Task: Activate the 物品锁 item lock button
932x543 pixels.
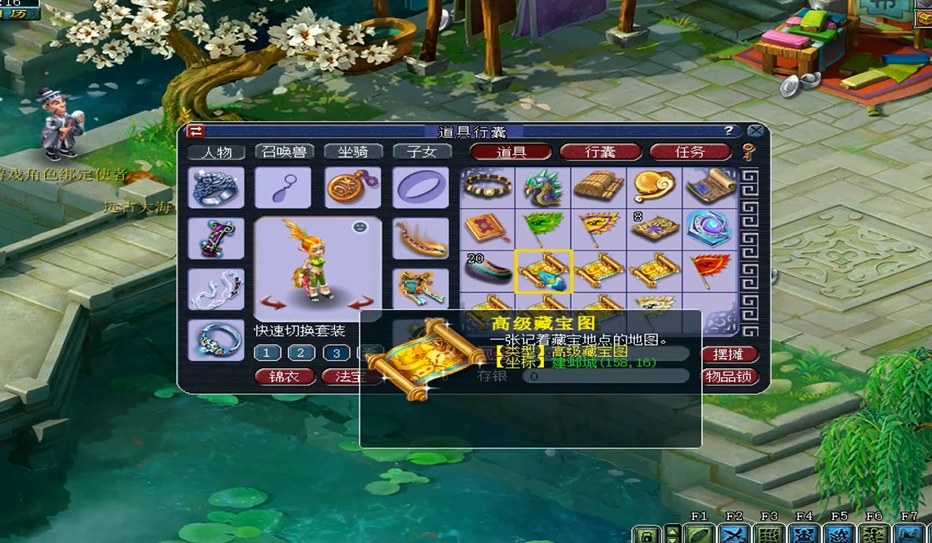Action: [729, 377]
